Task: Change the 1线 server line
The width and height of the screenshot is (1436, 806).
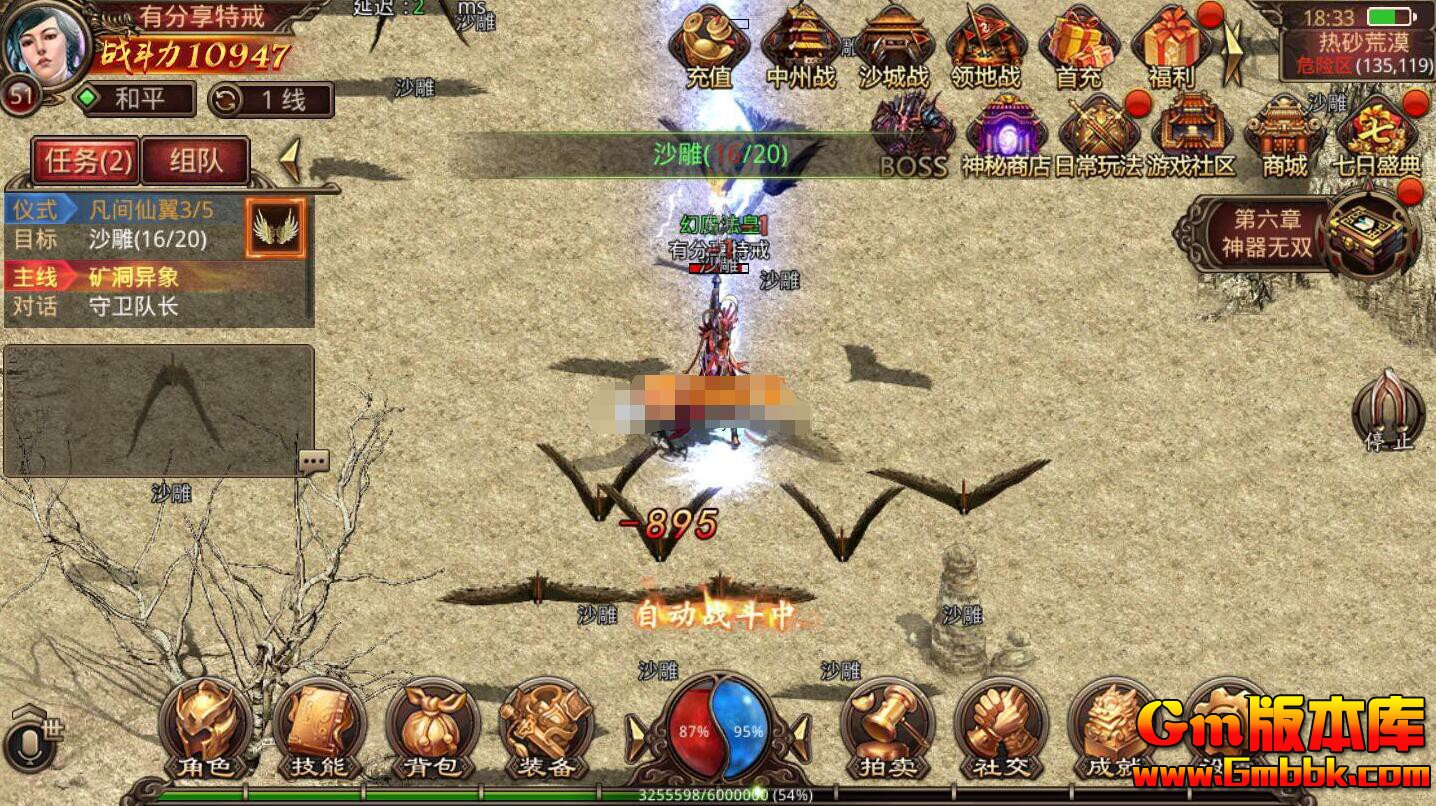Action: pos(271,100)
